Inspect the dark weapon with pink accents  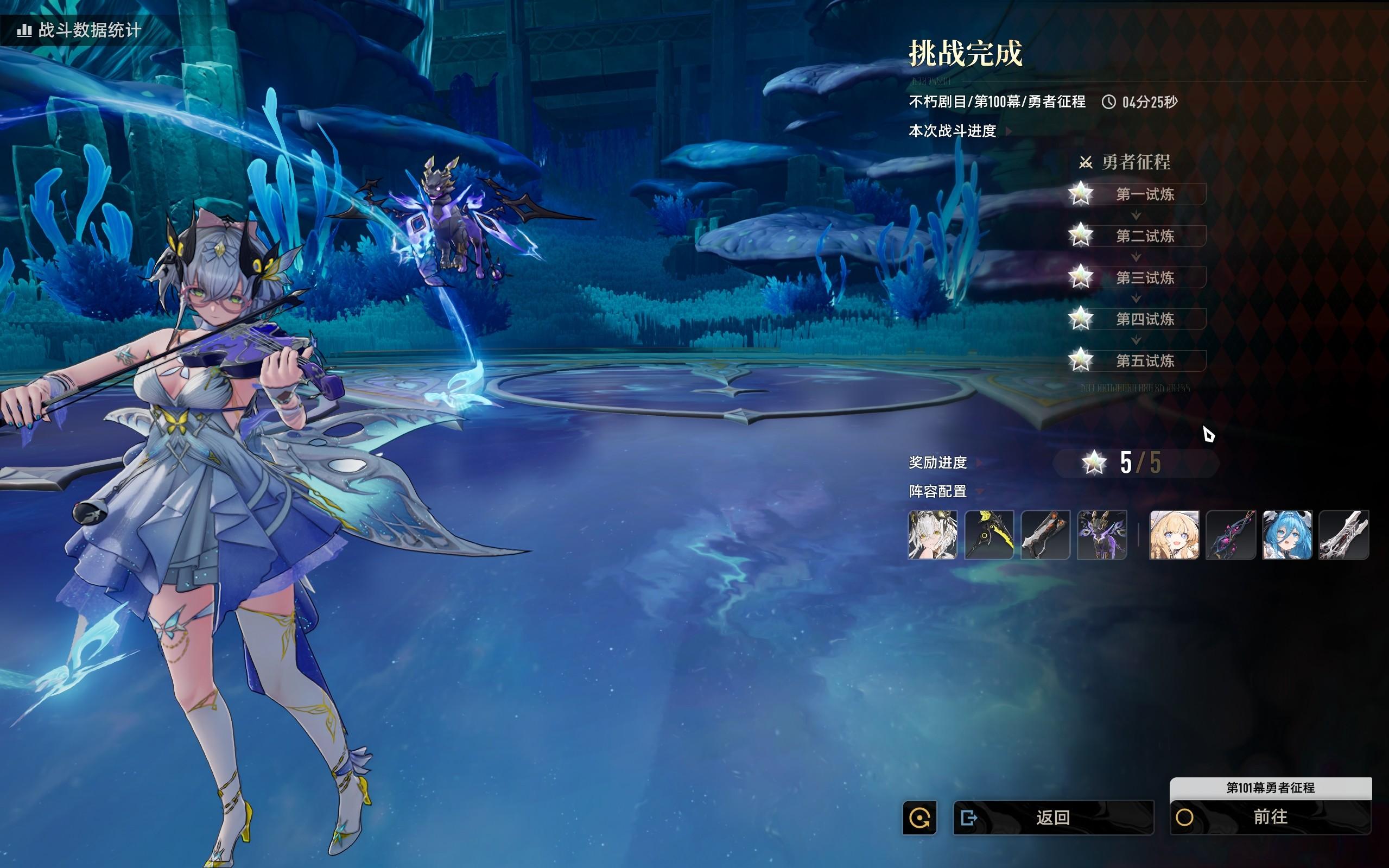click(x=1231, y=535)
